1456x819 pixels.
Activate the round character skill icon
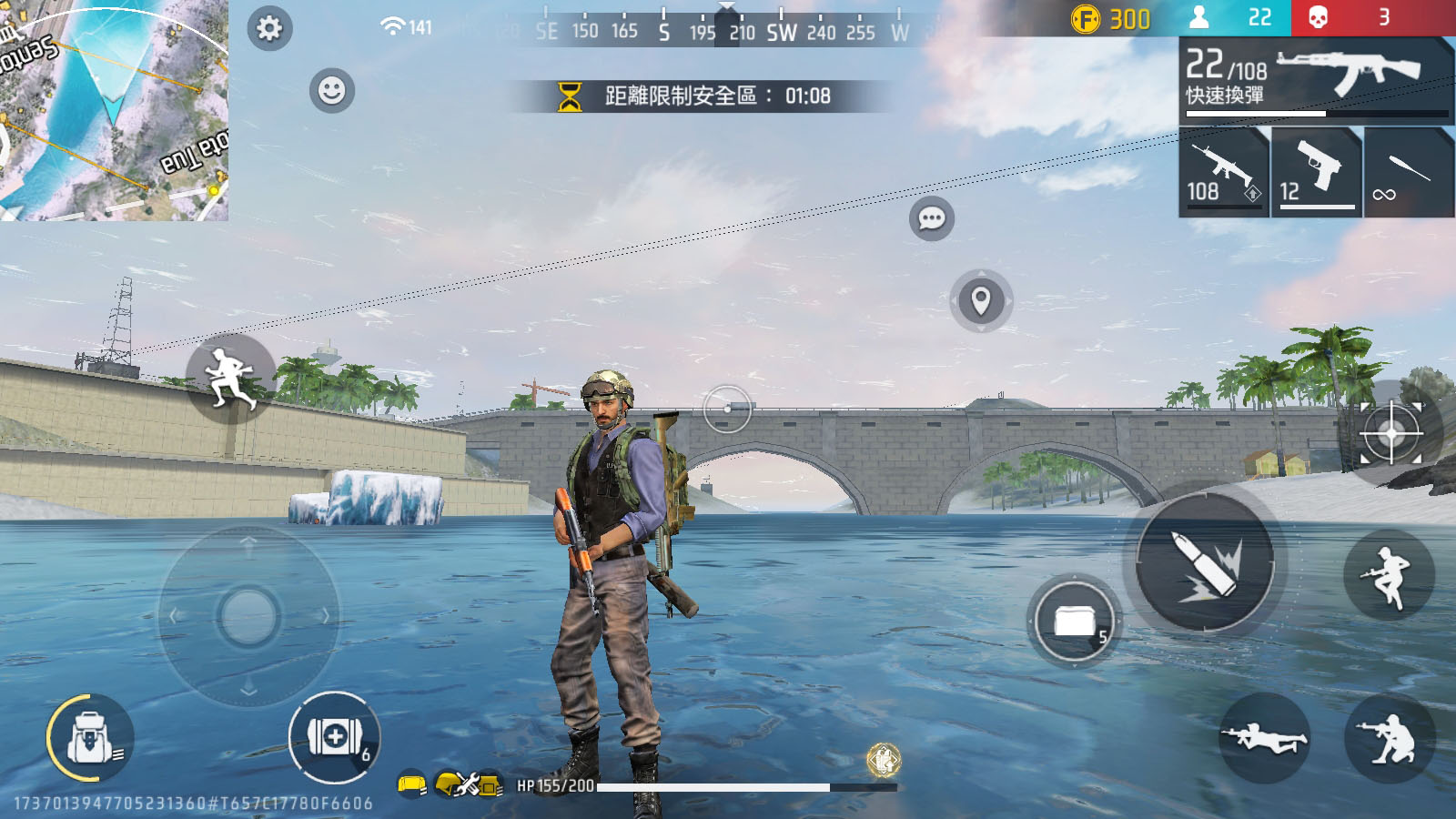point(883,759)
